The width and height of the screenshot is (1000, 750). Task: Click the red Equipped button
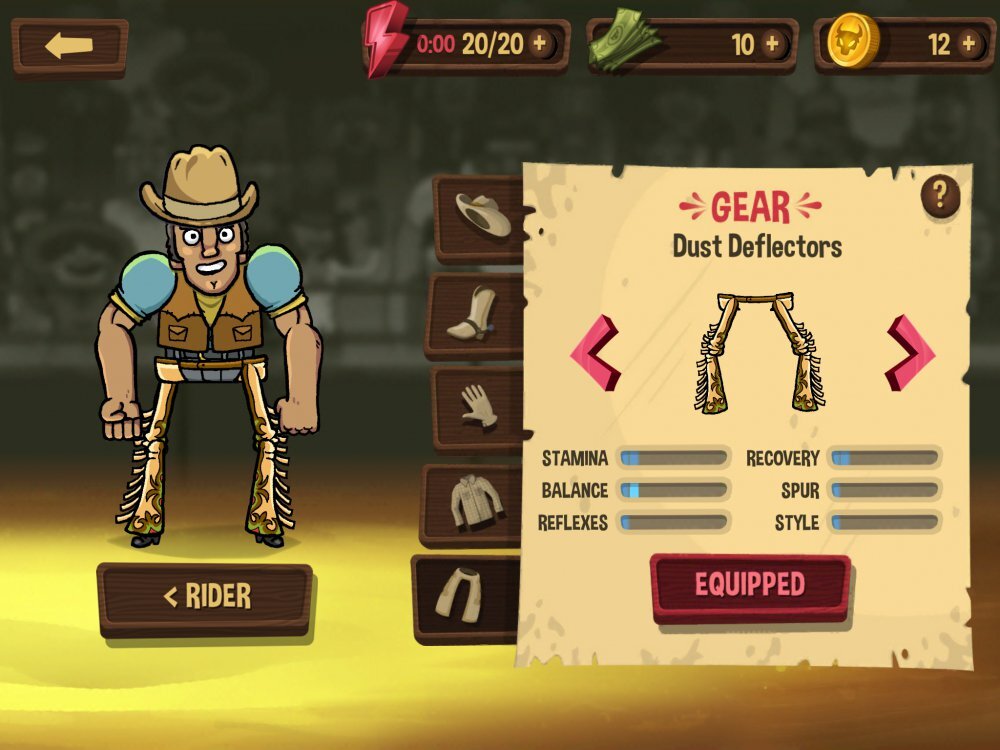pos(750,585)
